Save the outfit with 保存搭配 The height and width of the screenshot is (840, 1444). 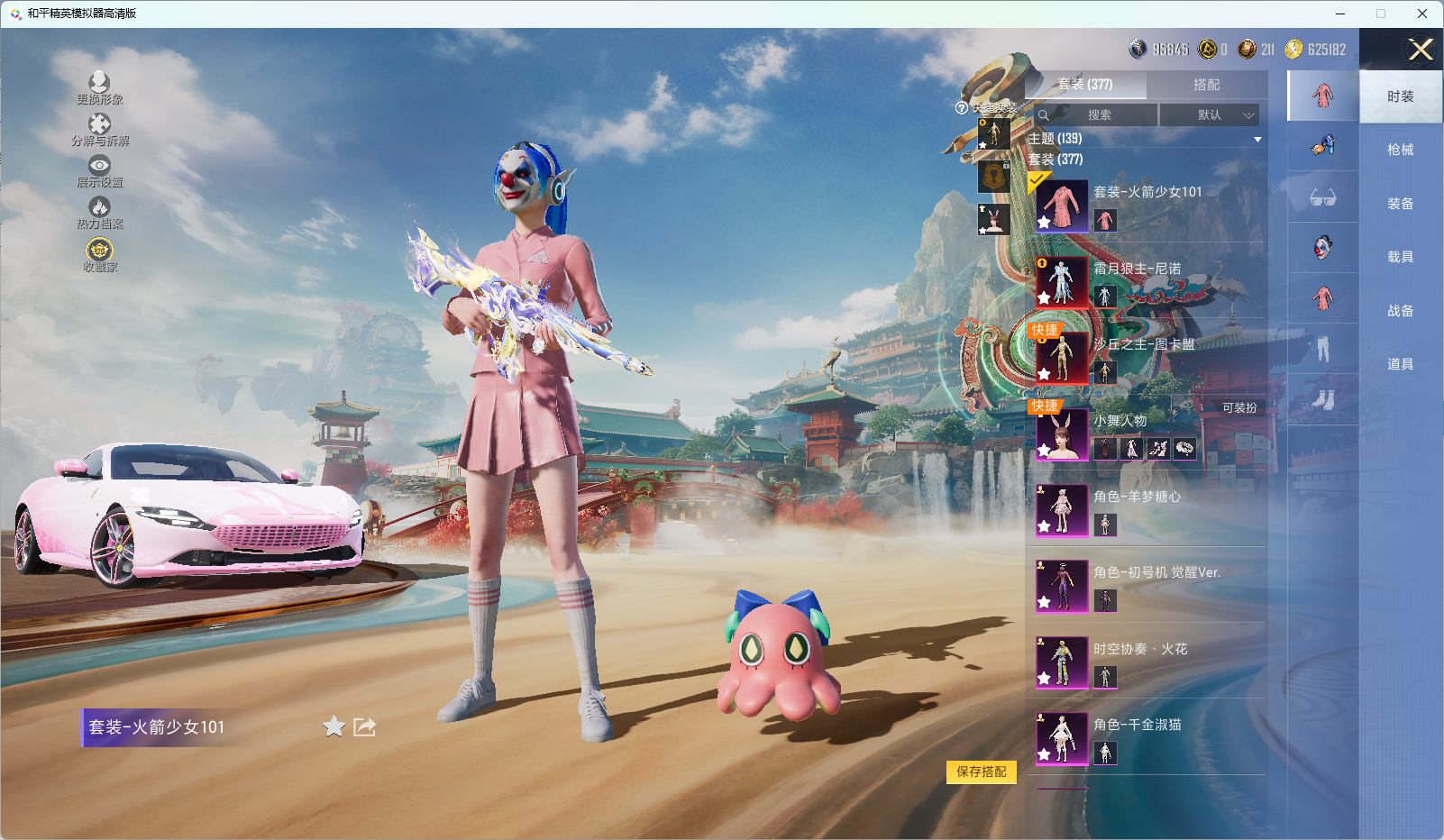981,772
